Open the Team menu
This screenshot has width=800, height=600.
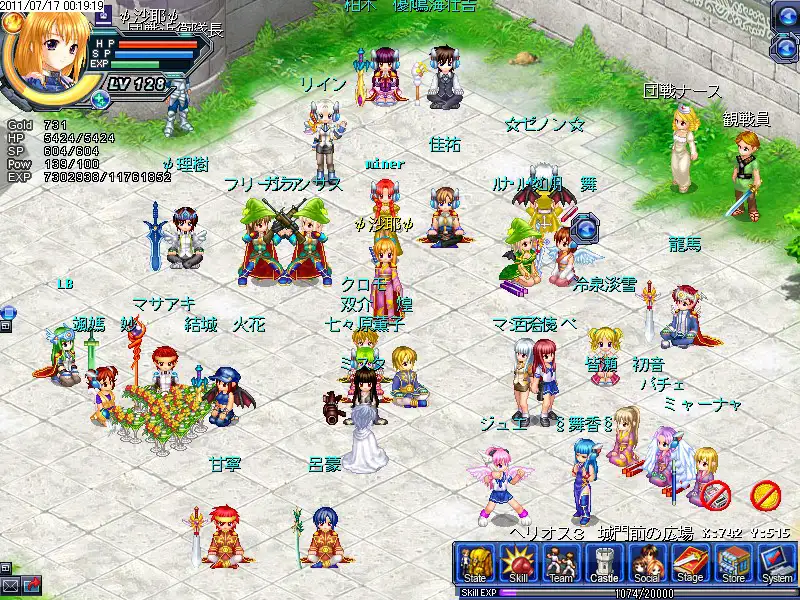560,565
